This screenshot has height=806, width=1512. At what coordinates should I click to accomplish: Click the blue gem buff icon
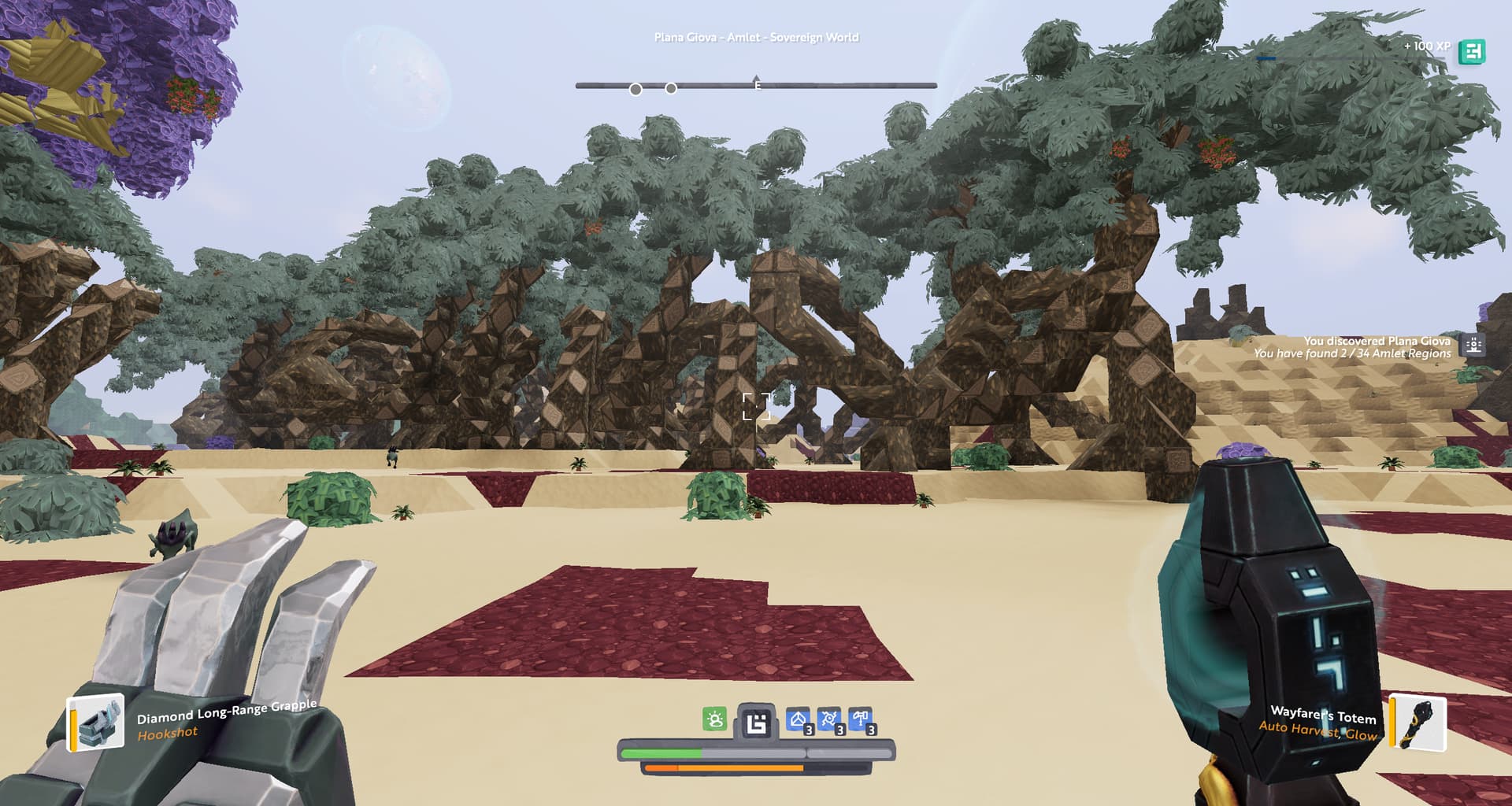point(799,719)
